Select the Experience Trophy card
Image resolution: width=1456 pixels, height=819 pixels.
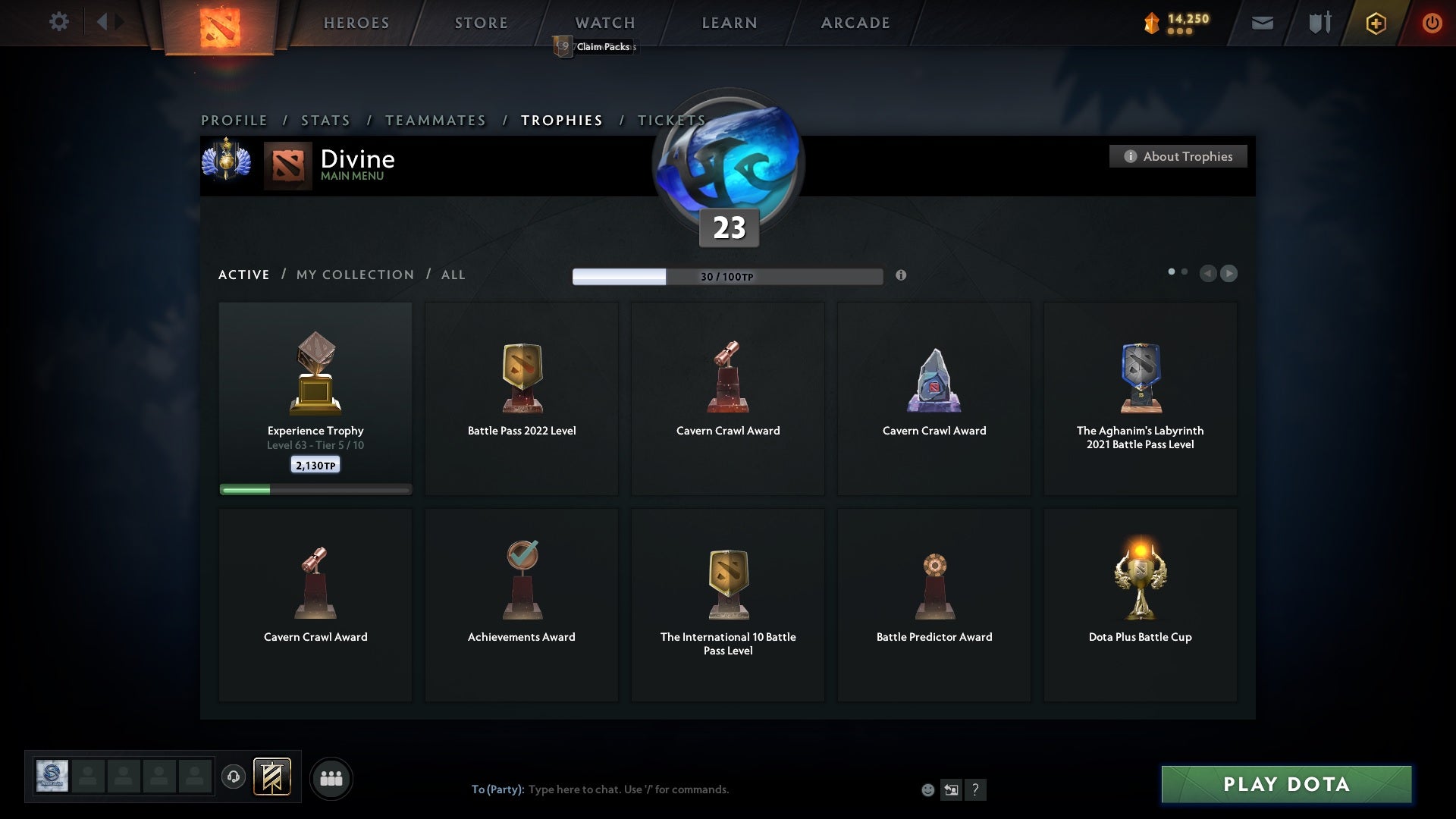tap(315, 394)
